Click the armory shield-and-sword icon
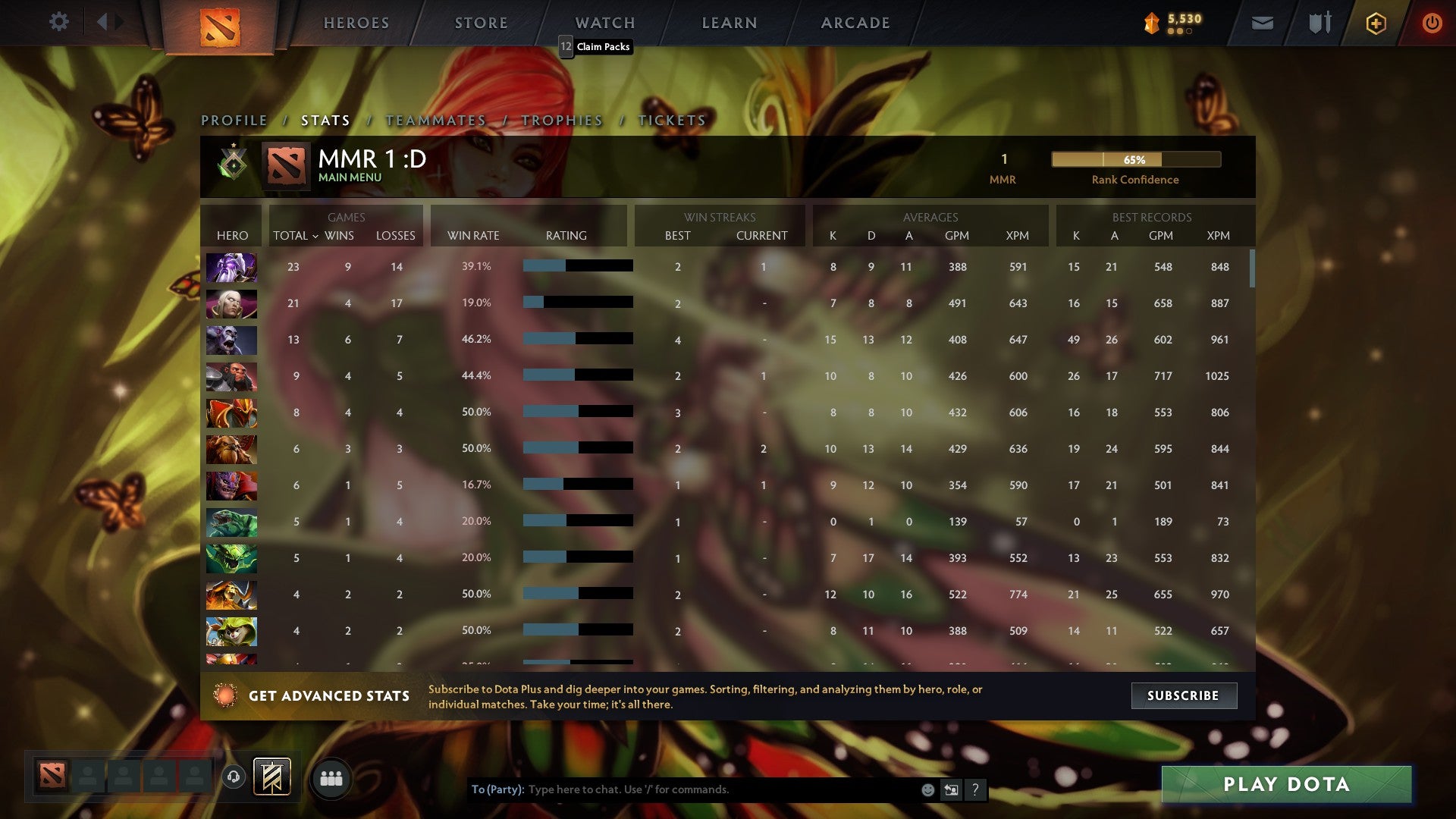This screenshot has height=819, width=1456. pyautogui.click(x=1319, y=23)
